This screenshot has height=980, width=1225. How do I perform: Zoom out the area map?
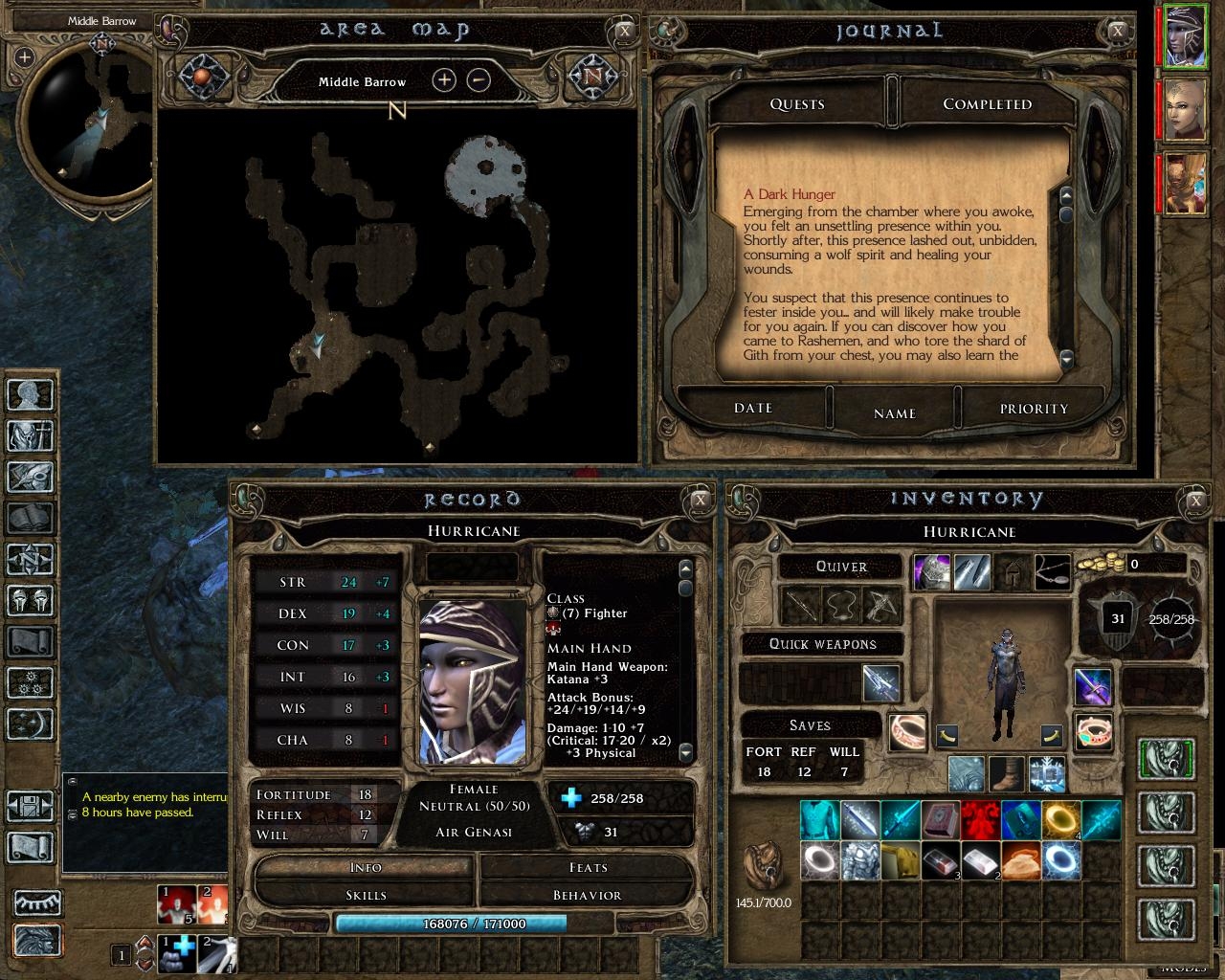pyautogui.click(x=479, y=80)
